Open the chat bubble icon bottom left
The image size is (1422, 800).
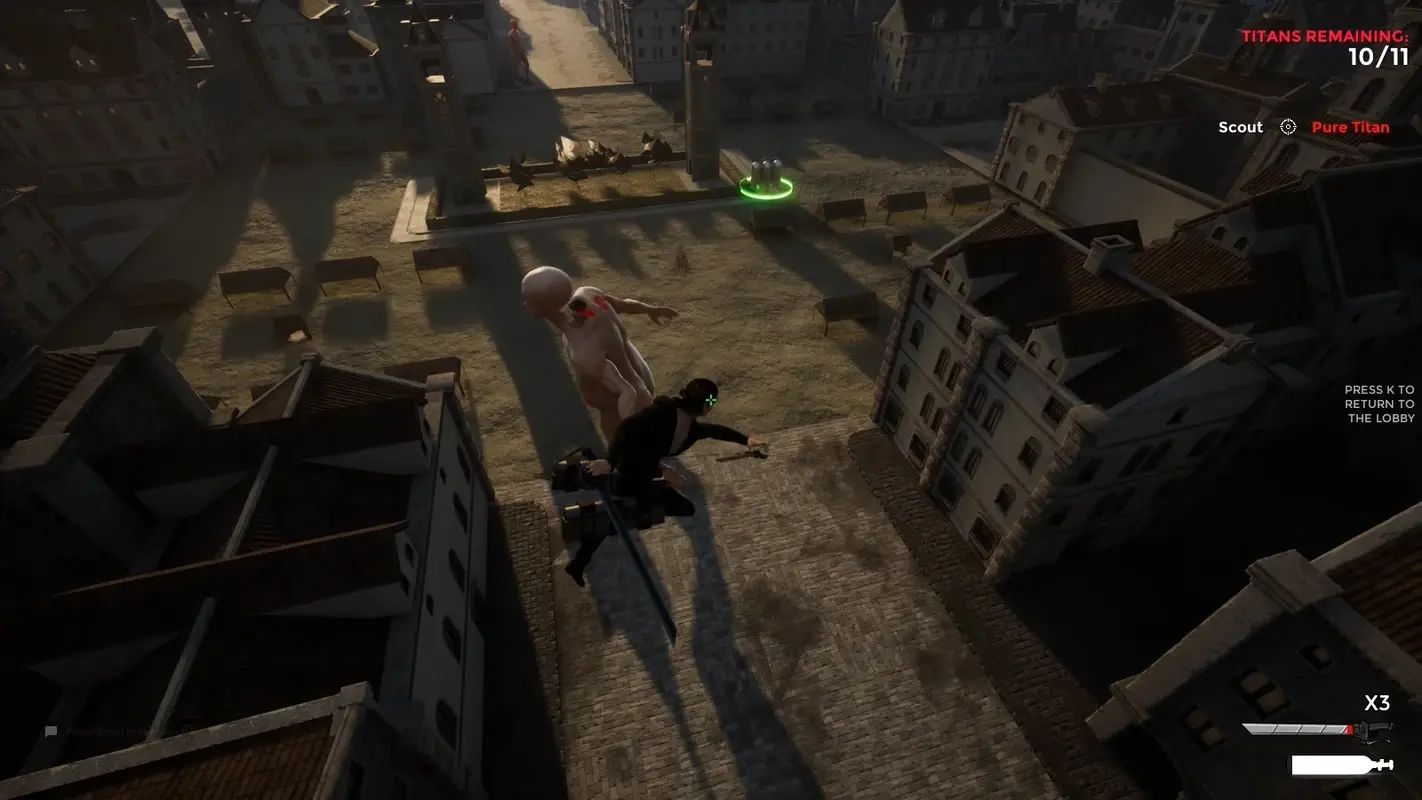tap(51, 730)
